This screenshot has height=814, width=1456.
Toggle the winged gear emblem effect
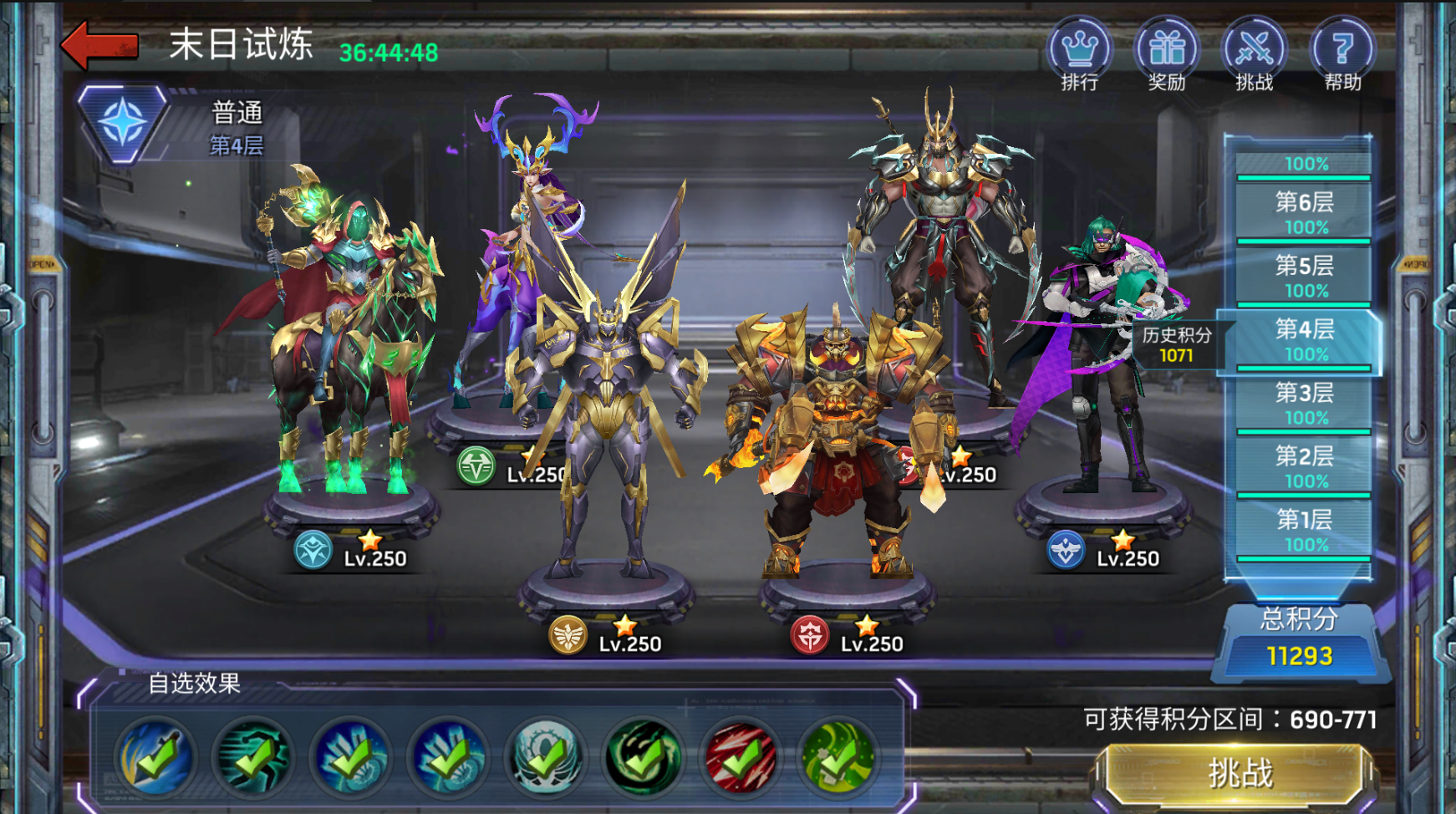pos(546,758)
